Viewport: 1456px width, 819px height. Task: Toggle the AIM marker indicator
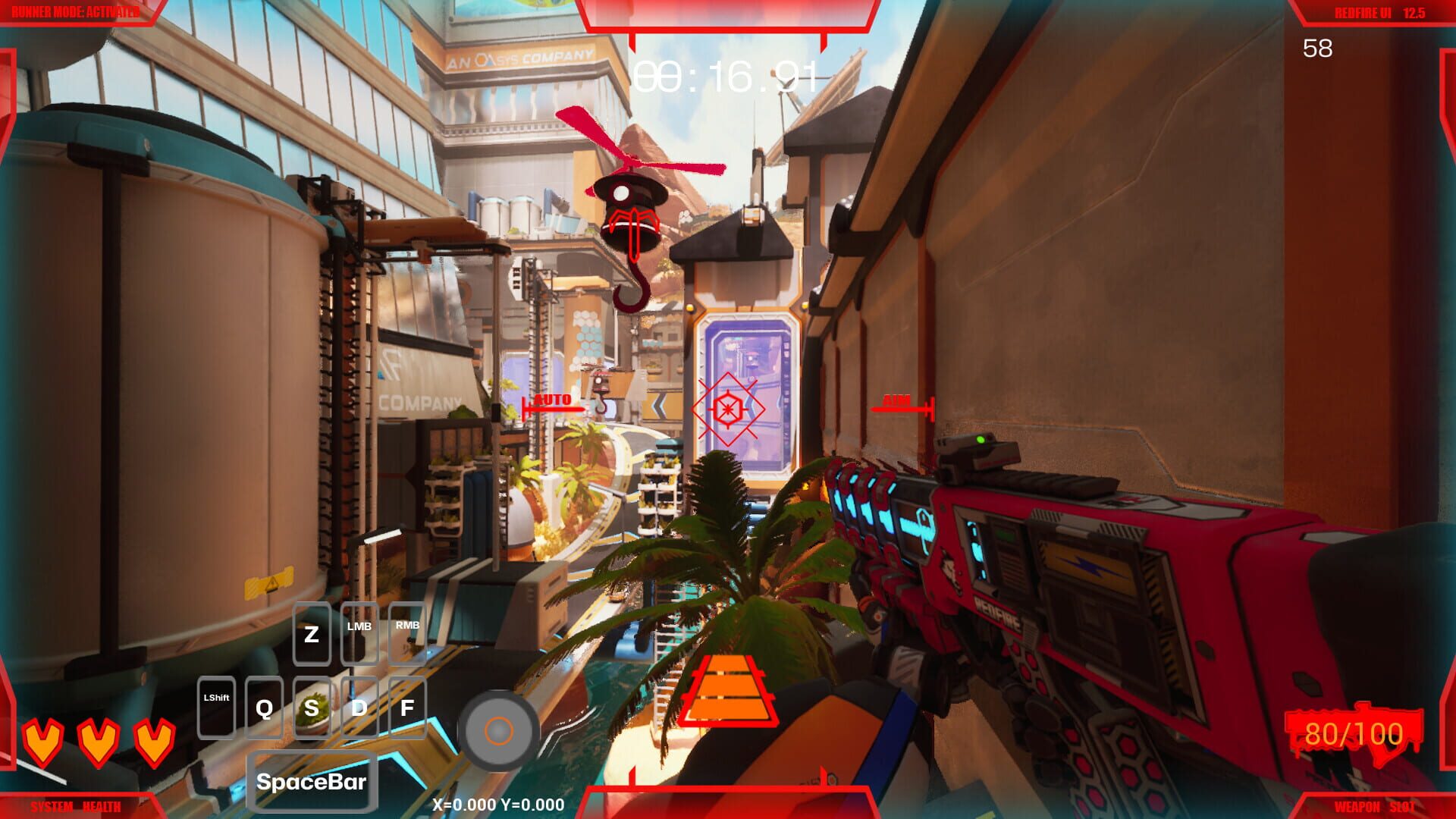tap(899, 400)
